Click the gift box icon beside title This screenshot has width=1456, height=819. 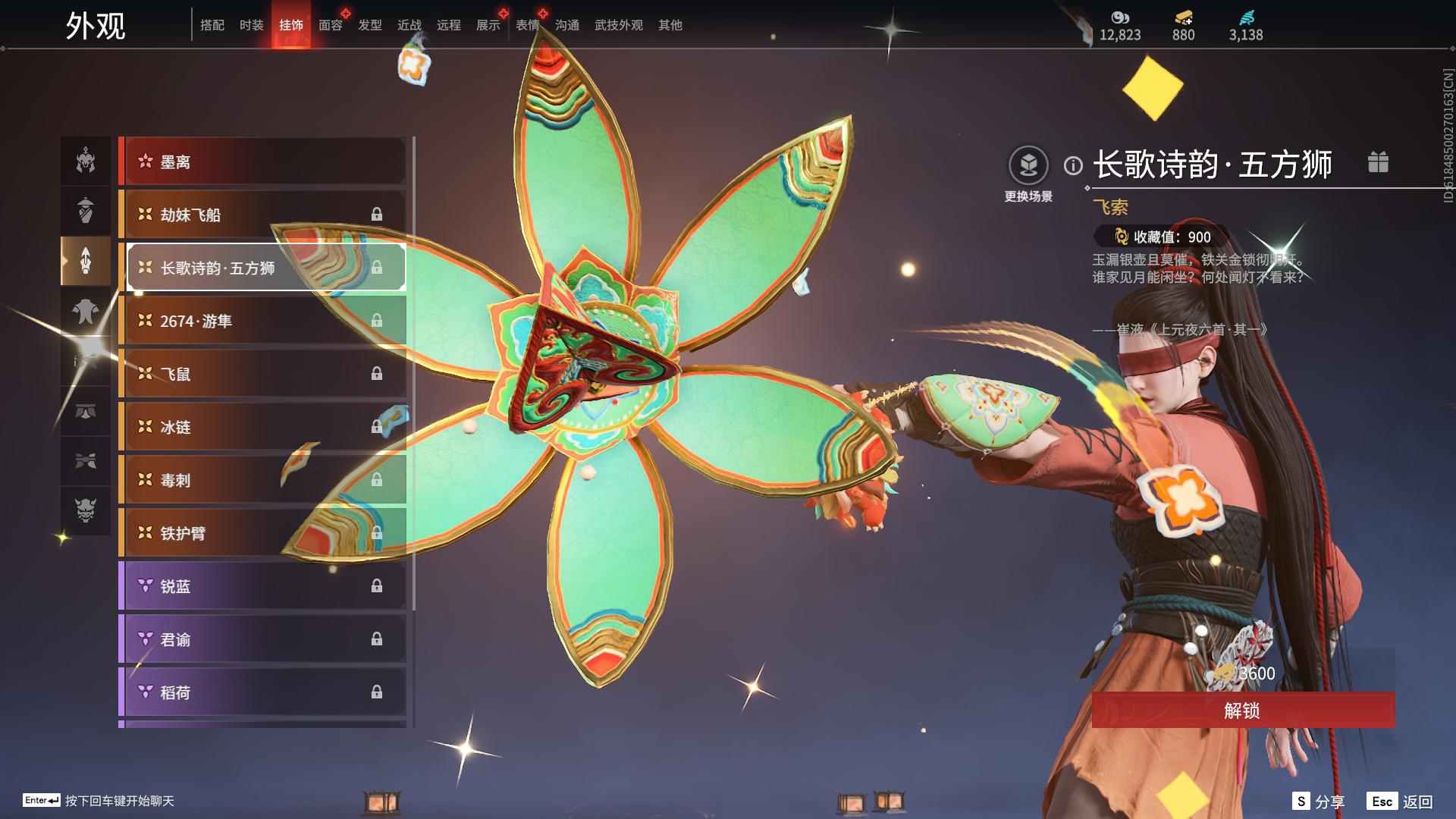[x=1378, y=162]
